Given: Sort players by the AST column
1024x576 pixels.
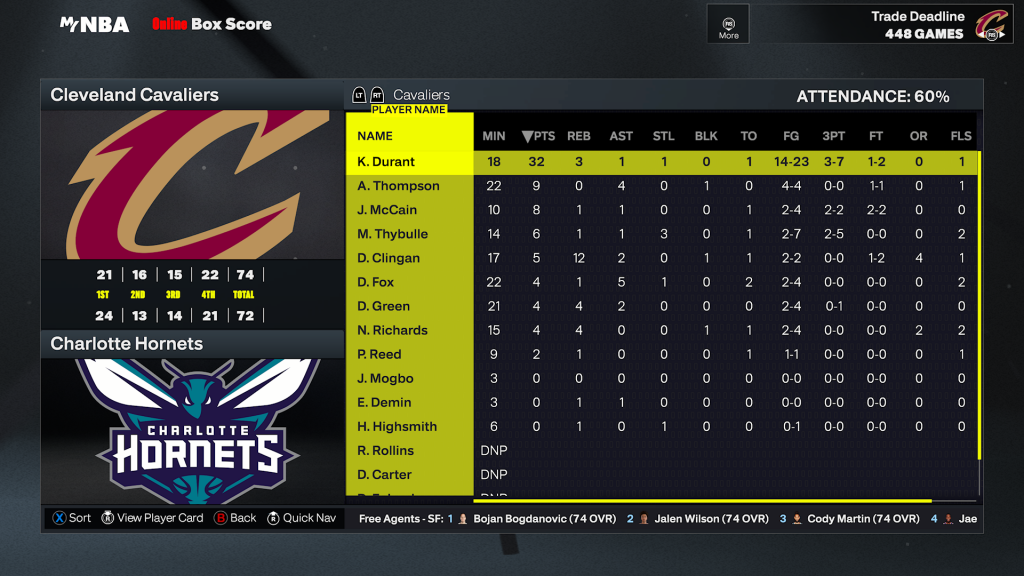Looking at the screenshot, I should (621, 136).
